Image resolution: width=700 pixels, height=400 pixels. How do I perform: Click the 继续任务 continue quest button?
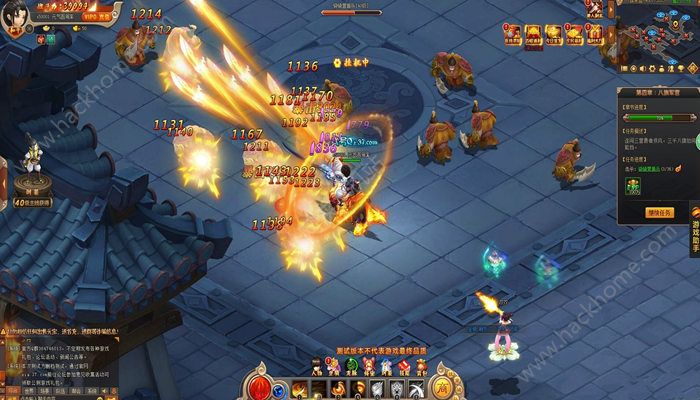point(658,212)
